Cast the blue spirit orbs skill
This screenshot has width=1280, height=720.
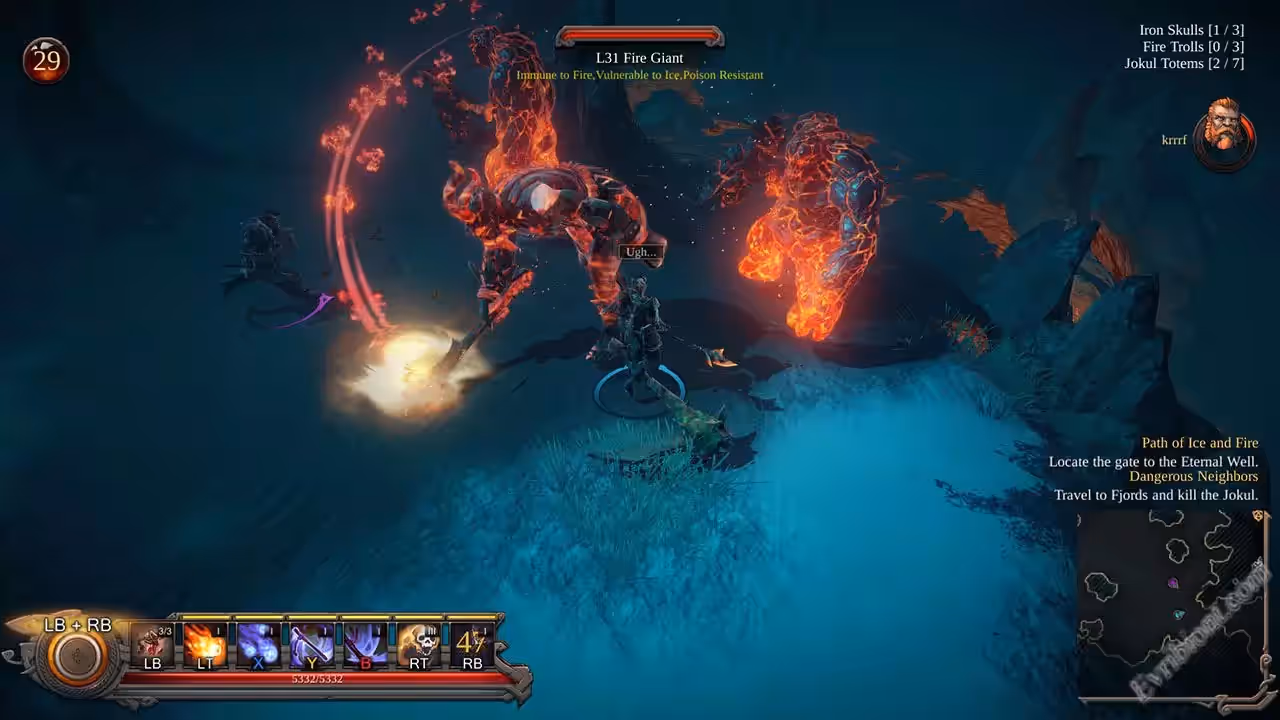click(x=258, y=645)
